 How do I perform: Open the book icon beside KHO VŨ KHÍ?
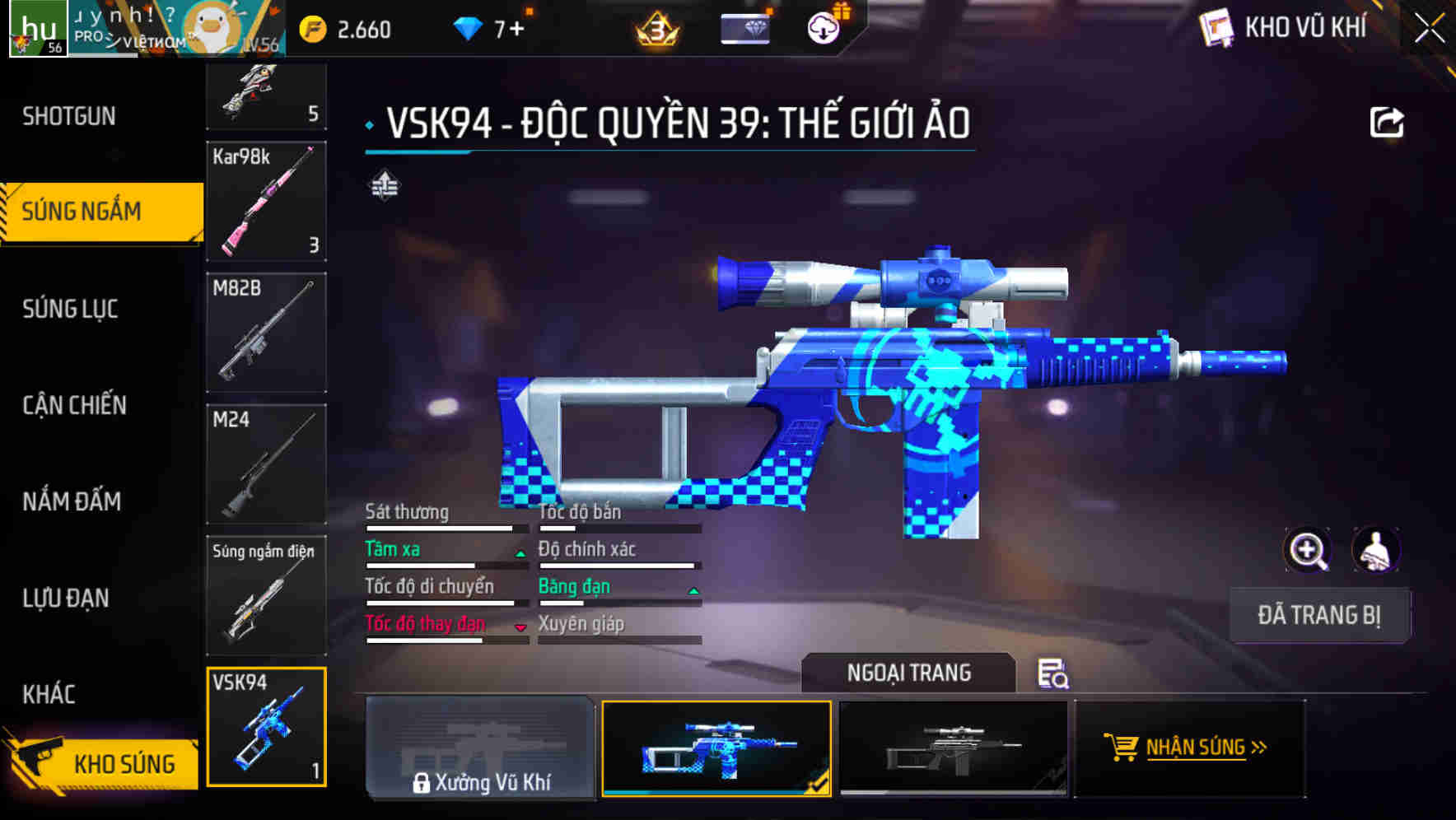pos(1216,26)
